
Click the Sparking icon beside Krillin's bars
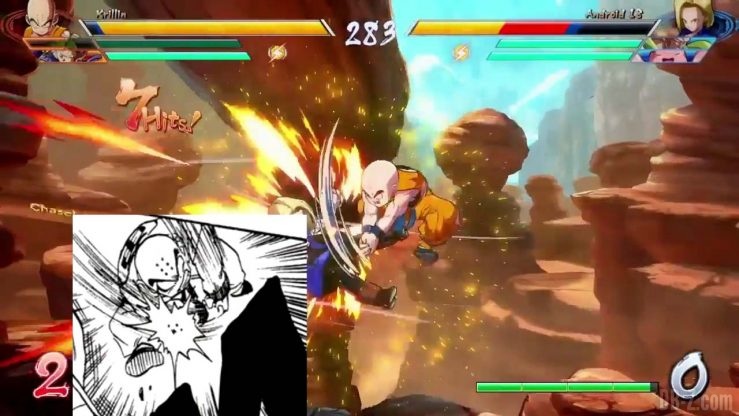pos(277,50)
